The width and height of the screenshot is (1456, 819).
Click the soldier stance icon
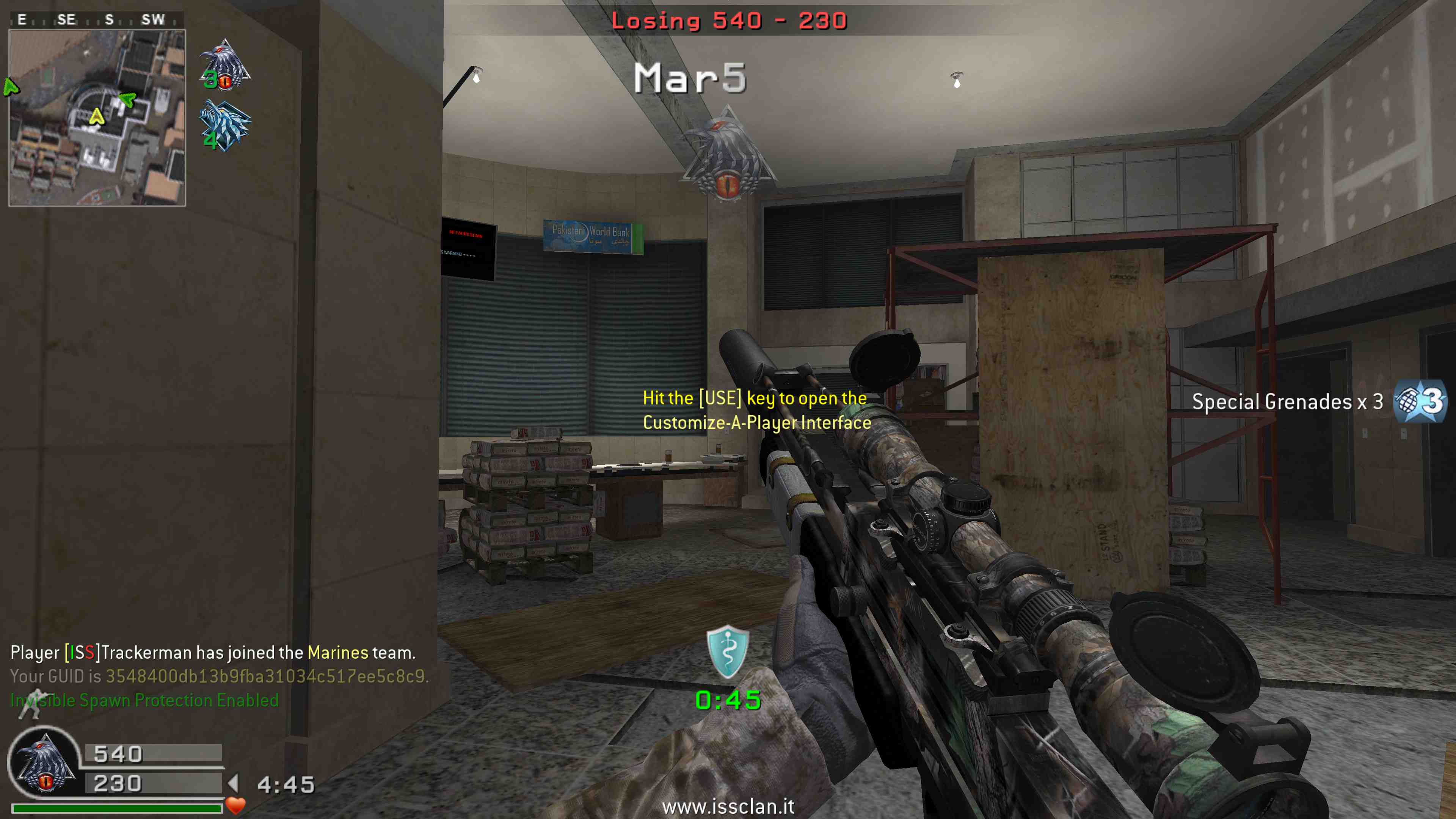[30, 703]
